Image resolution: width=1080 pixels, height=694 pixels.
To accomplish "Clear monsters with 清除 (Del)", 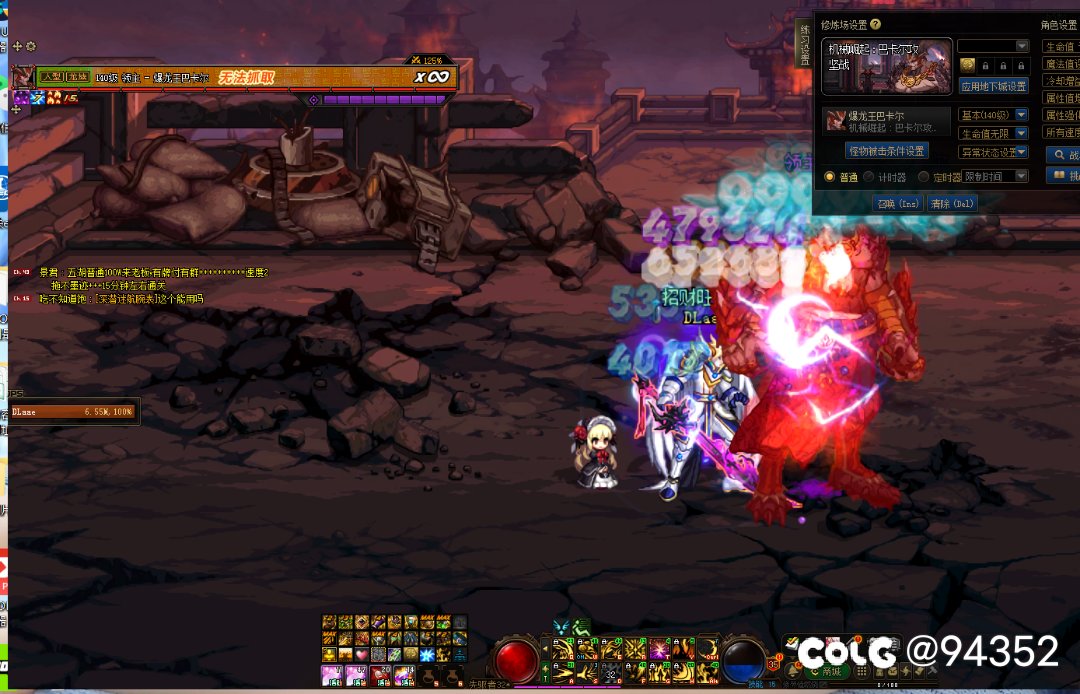I will click(951, 203).
